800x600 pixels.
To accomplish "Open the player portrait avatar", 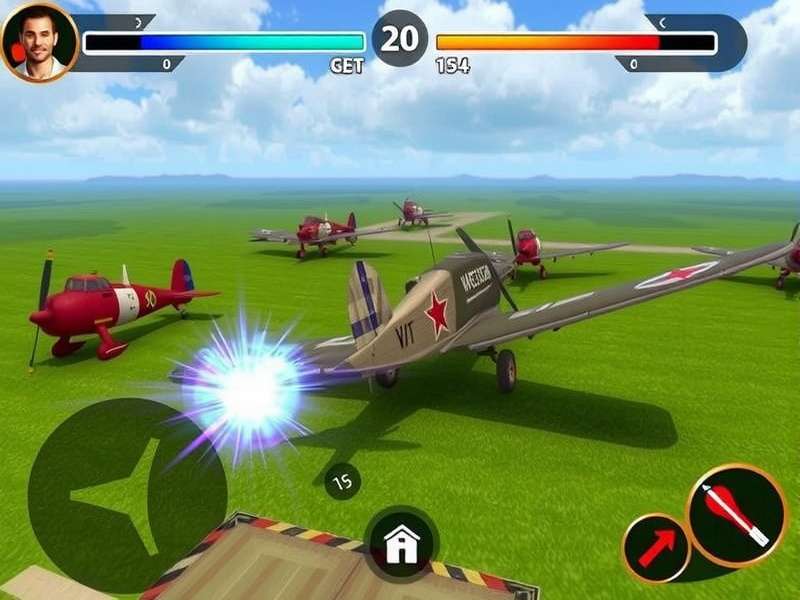I will click(x=38, y=42).
